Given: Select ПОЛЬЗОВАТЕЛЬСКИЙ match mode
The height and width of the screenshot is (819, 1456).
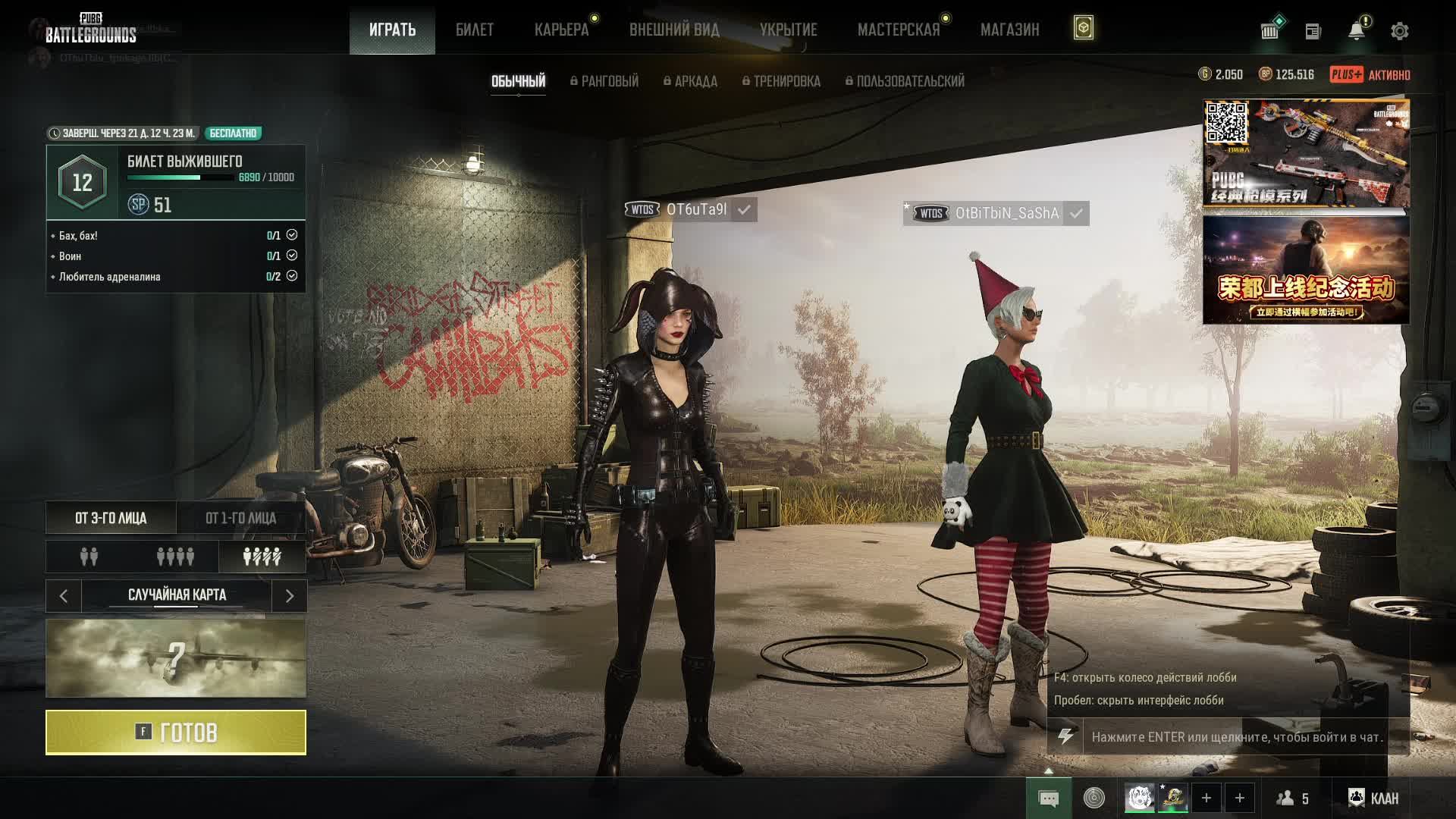Looking at the screenshot, I should pyautogui.click(x=905, y=81).
